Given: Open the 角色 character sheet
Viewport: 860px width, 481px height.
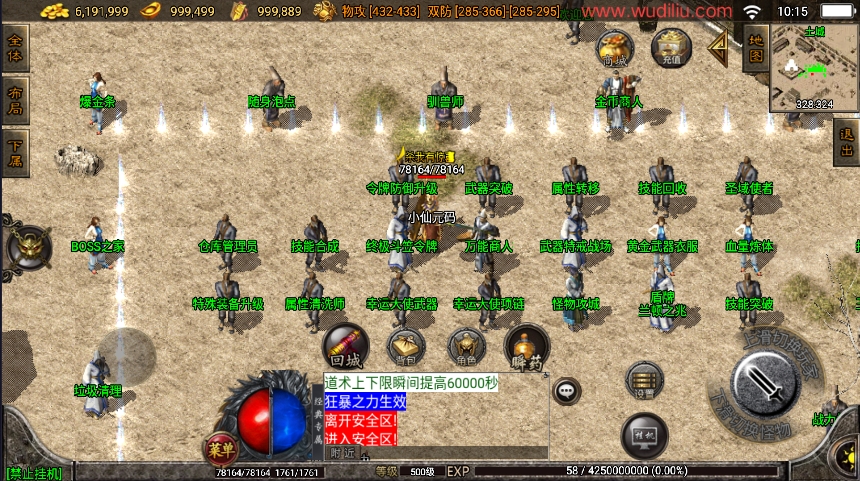Looking at the screenshot, I should click(466, 348).
